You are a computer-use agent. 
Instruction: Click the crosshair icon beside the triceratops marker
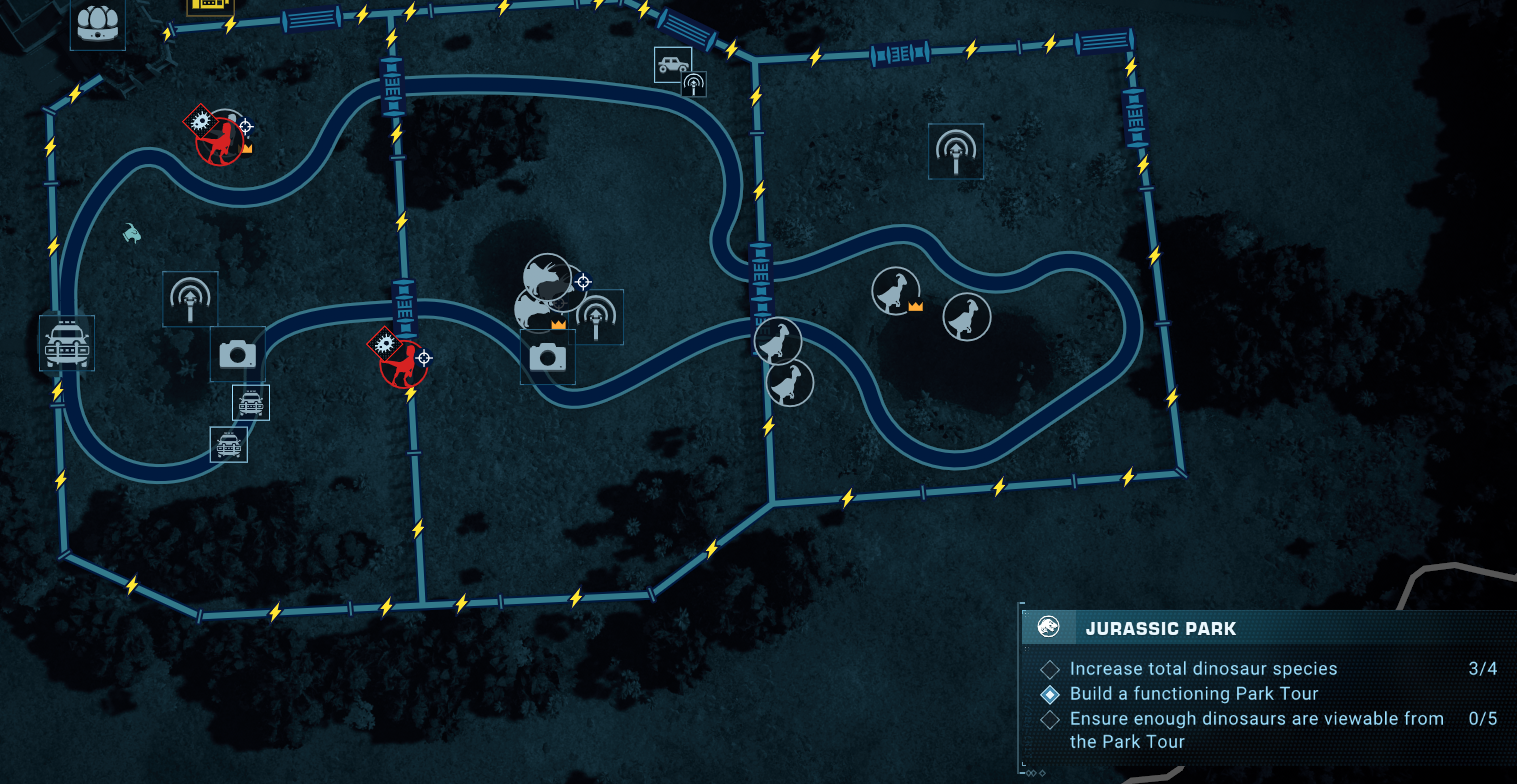pos(583,282)
